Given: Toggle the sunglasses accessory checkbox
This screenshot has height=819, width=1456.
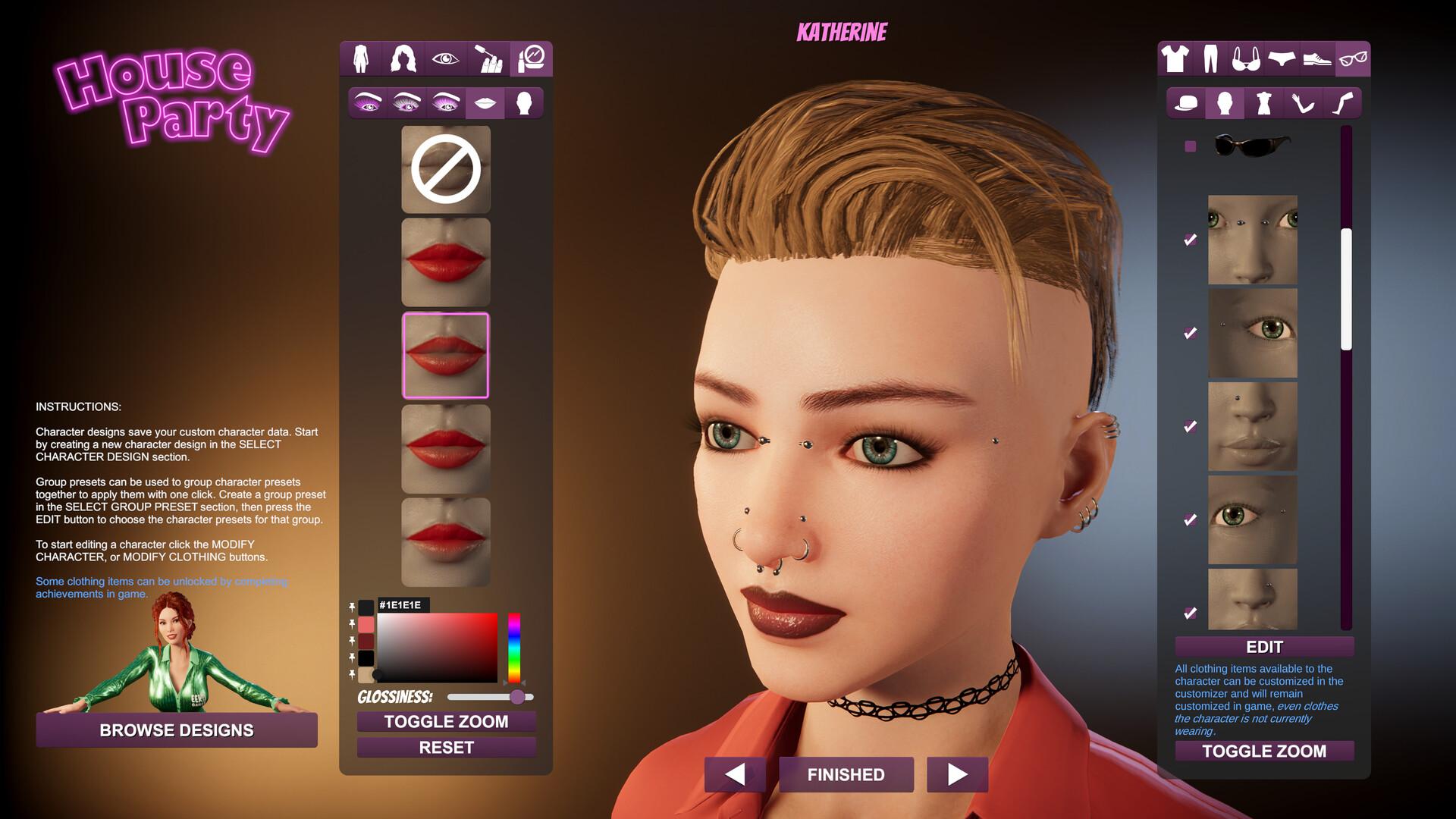Looking at the screenshot, I should click(x=1190, y=146).
